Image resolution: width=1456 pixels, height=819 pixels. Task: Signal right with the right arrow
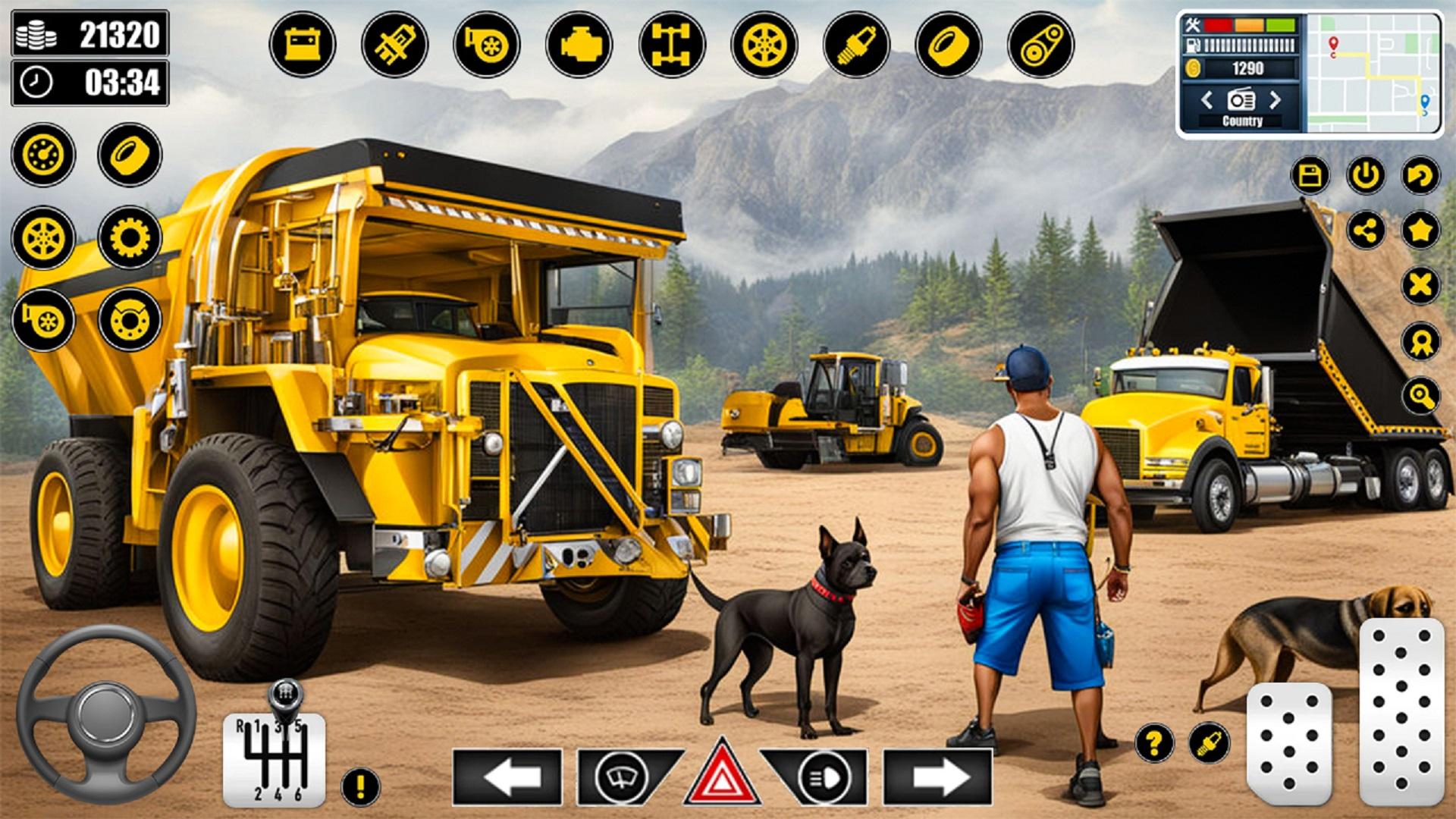tap(938, 777)
